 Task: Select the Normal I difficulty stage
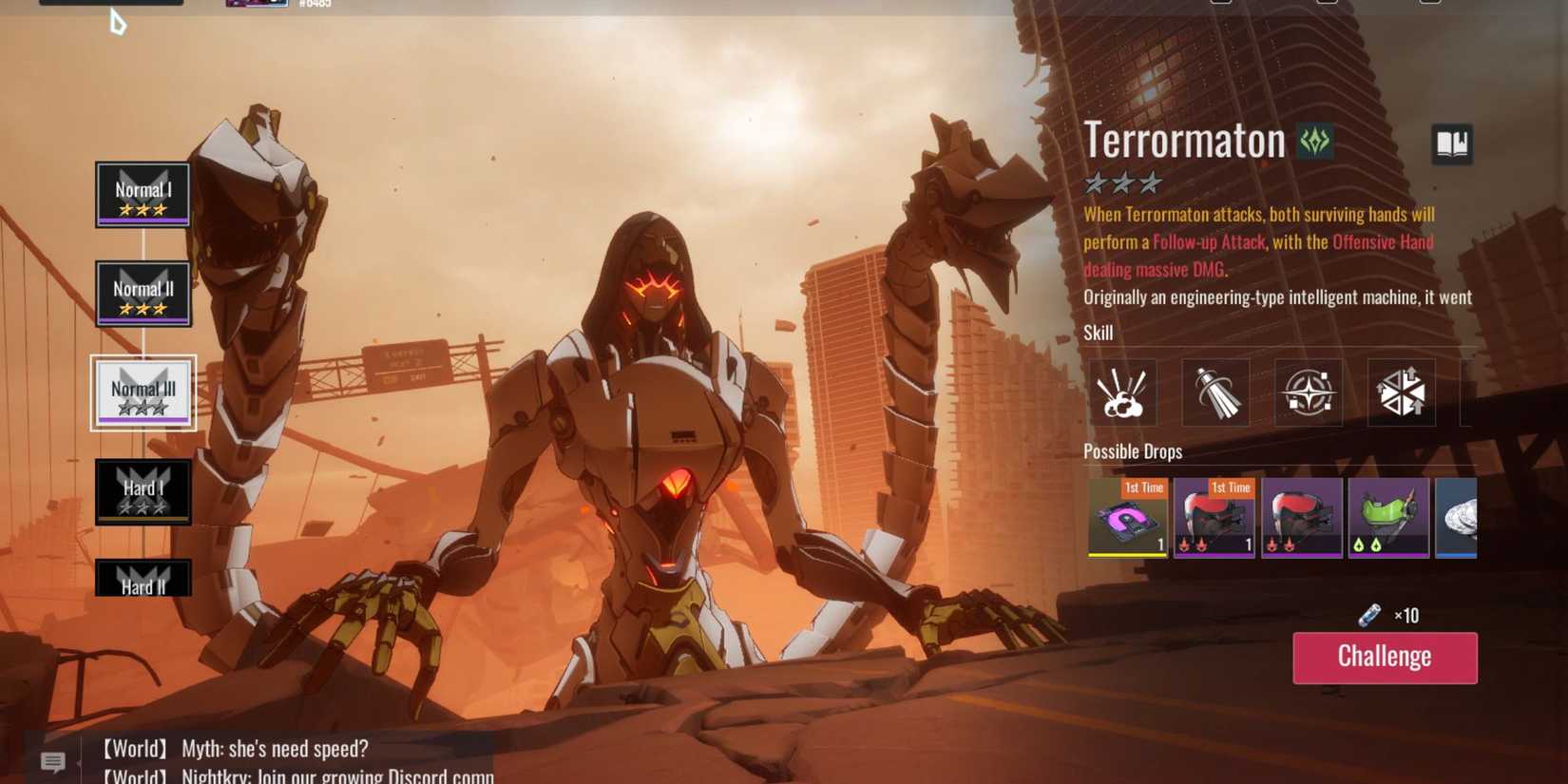coord(143,195)
